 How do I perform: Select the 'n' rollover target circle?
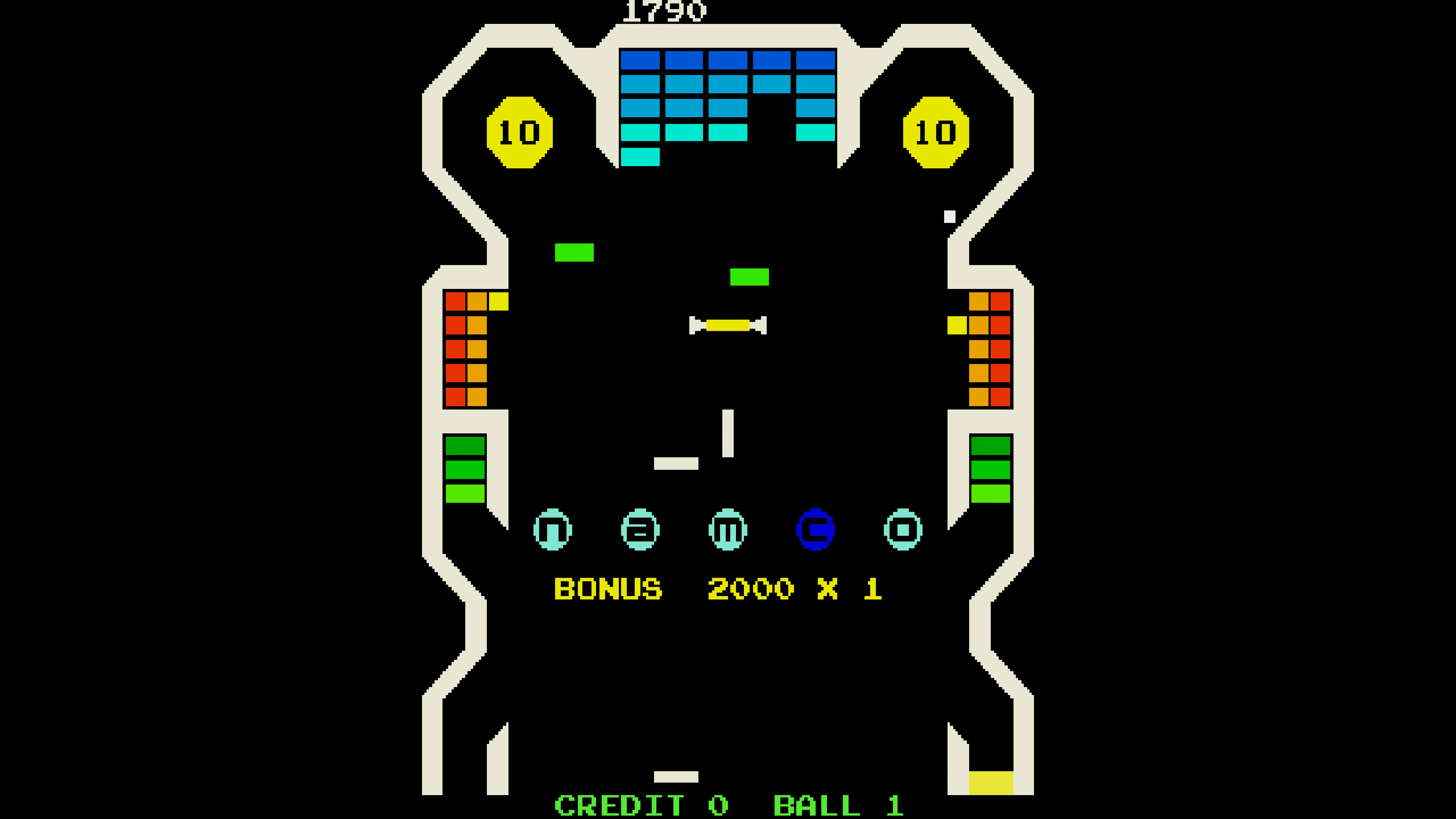(552, 530)
